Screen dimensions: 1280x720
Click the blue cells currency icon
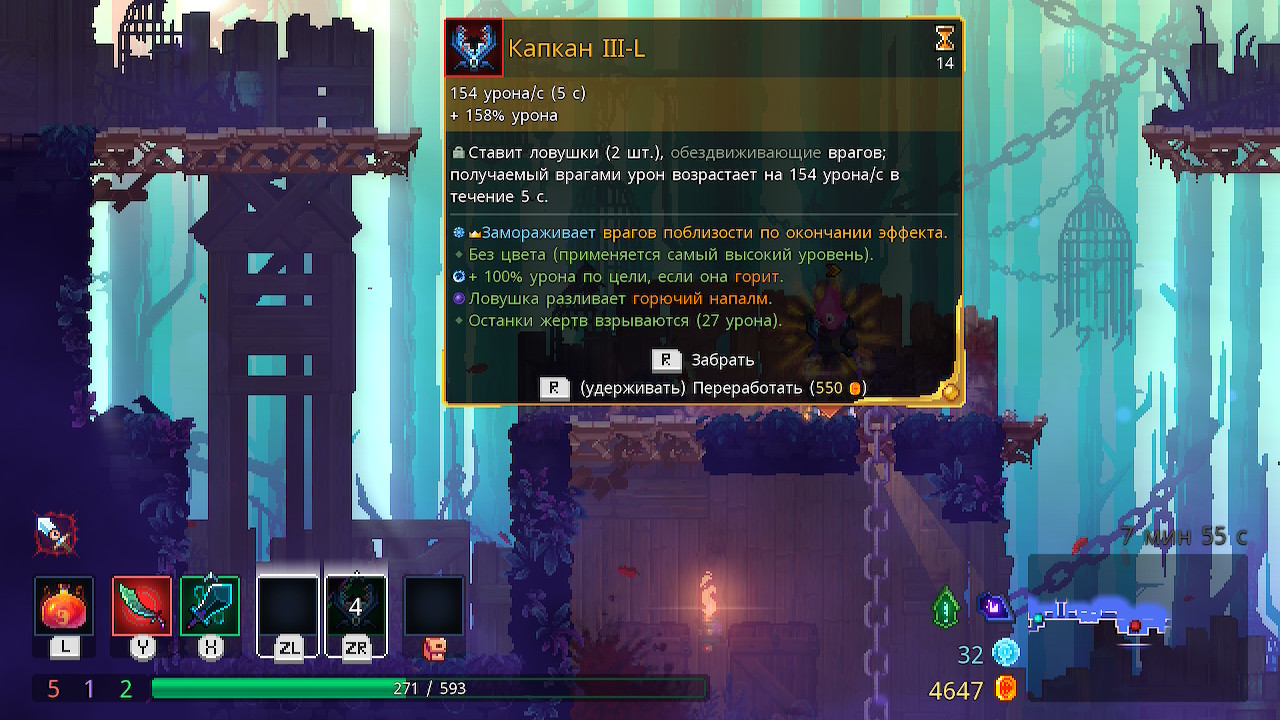(x=1006, y=654)
